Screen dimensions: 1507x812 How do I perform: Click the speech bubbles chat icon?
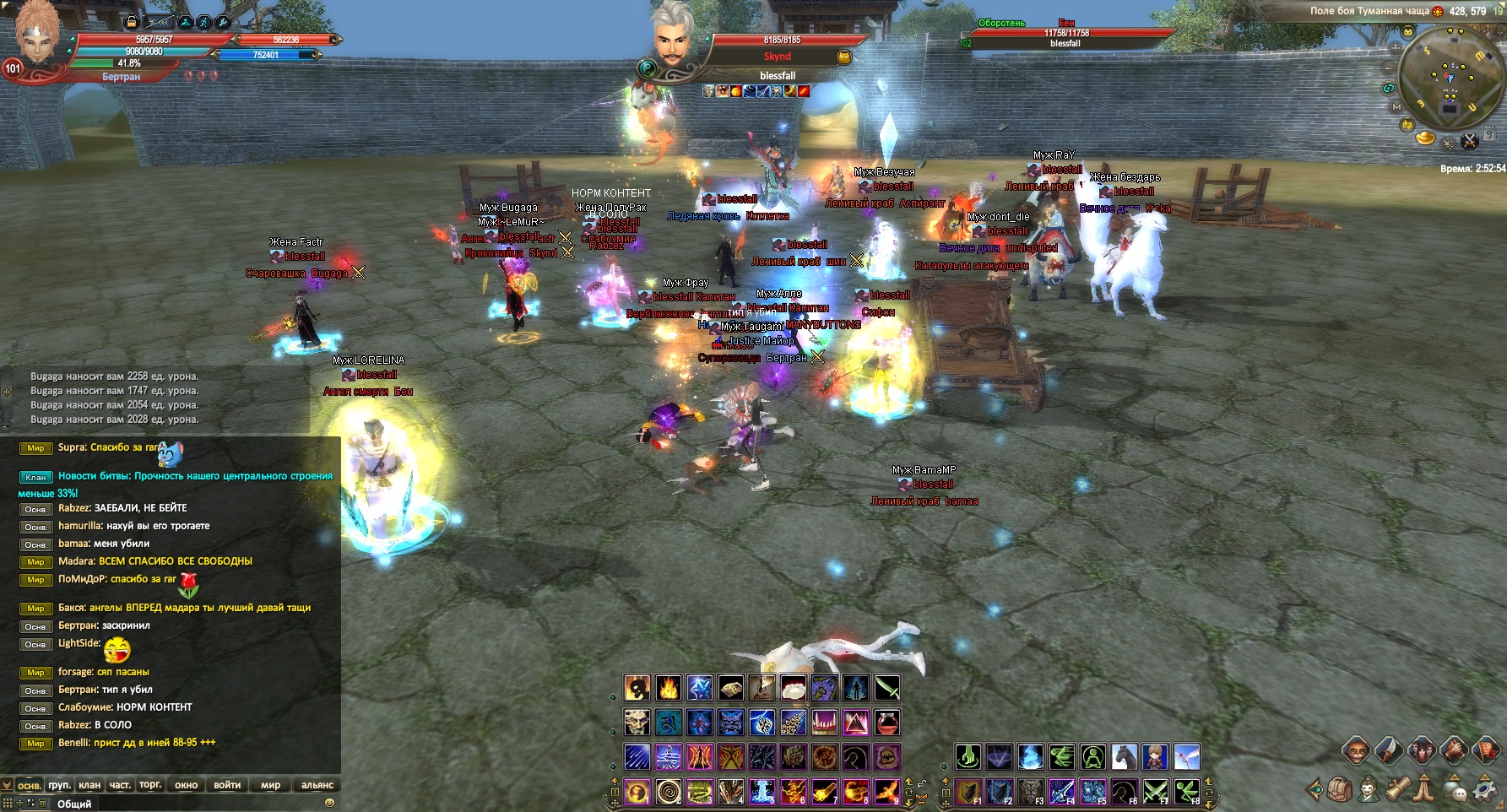tap(1455, 791)
